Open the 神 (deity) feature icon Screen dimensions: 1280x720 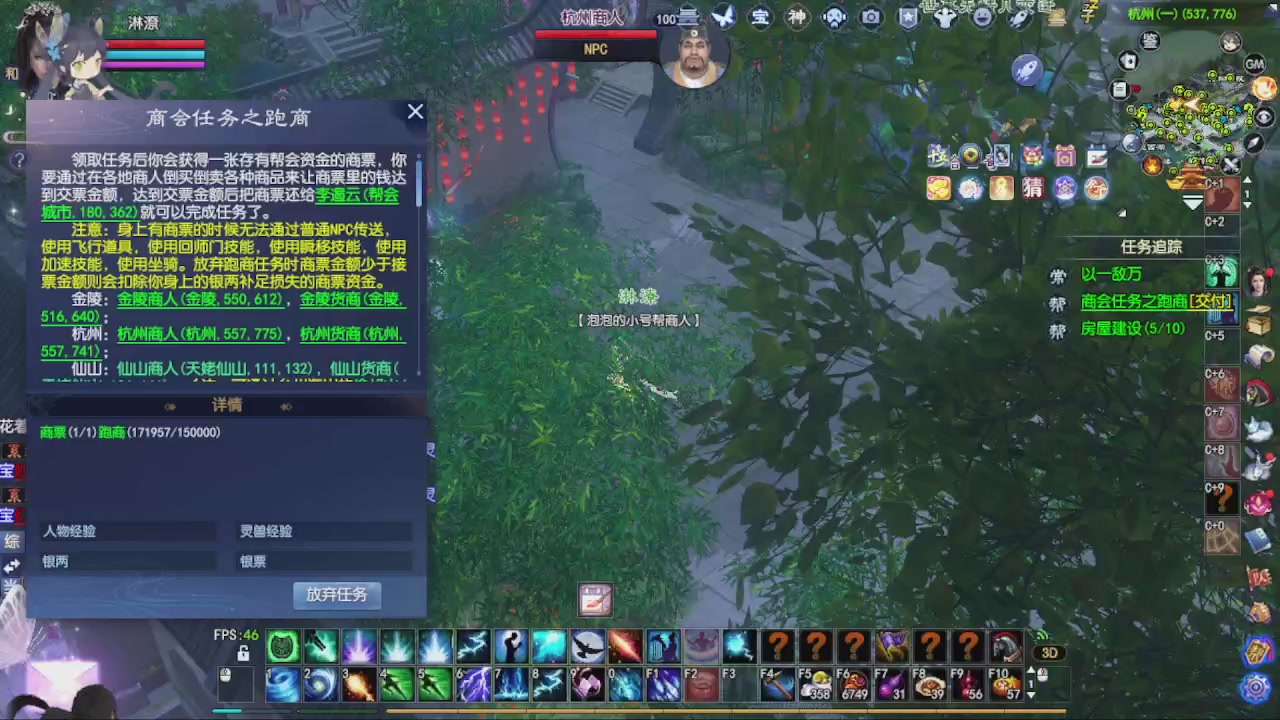point(797,17)
